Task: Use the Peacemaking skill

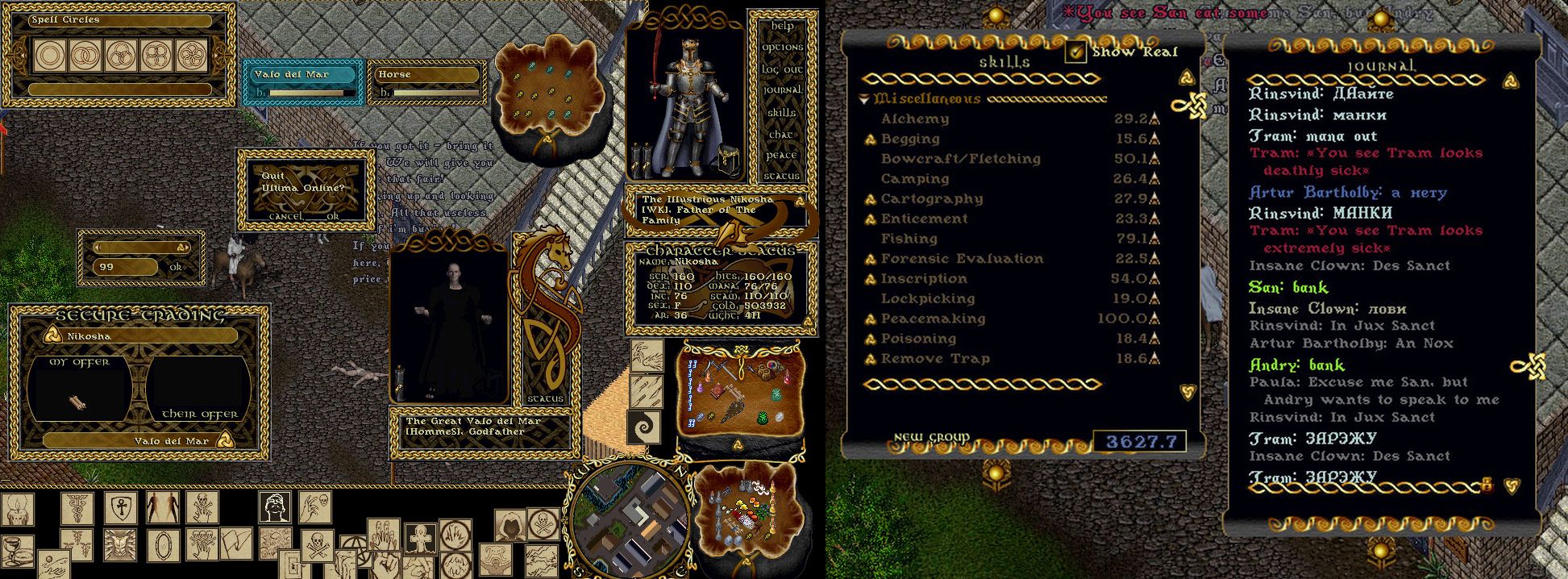Action: pyautogui.click(x=871, y=319)
